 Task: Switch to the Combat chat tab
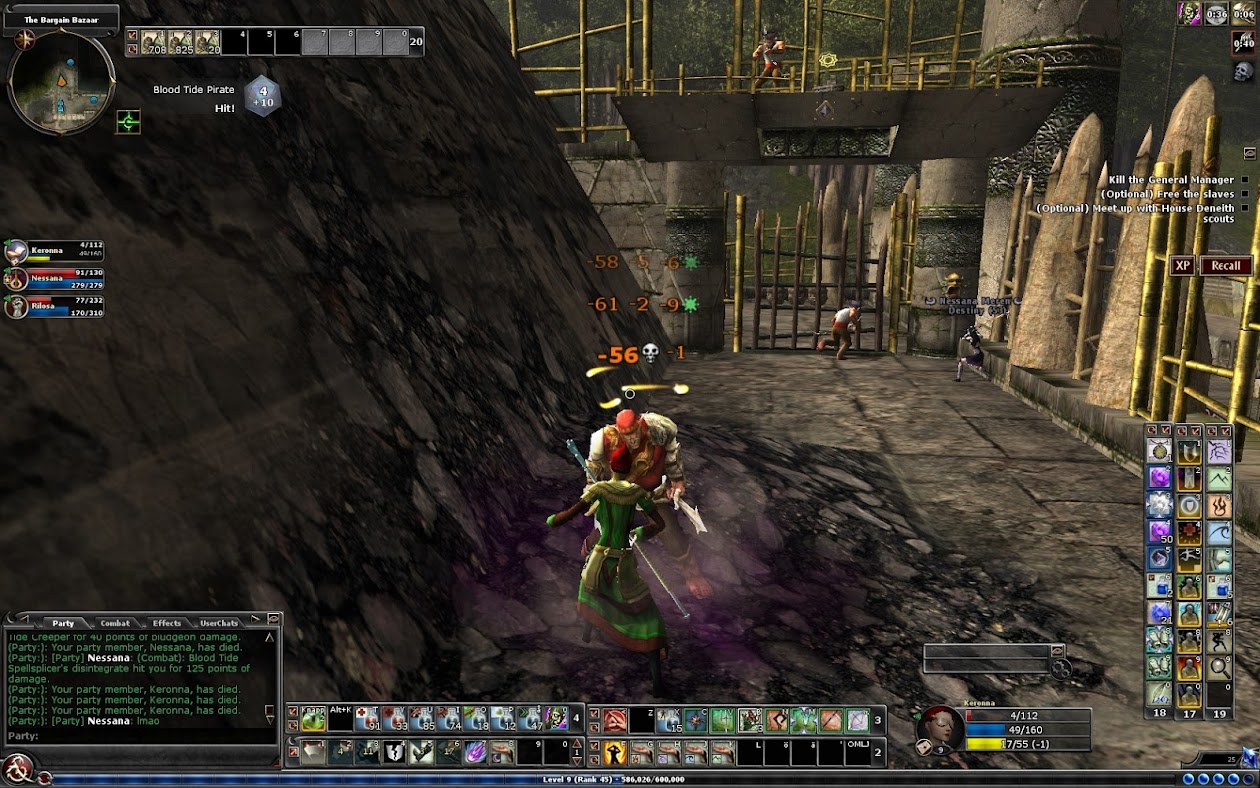(x=115, y=623)
